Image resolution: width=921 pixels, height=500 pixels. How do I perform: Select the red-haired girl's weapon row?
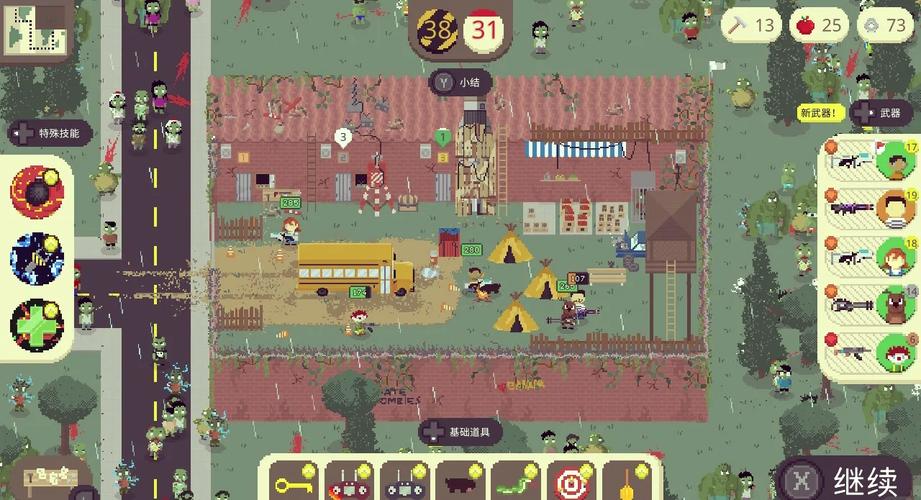pos(871,257)
